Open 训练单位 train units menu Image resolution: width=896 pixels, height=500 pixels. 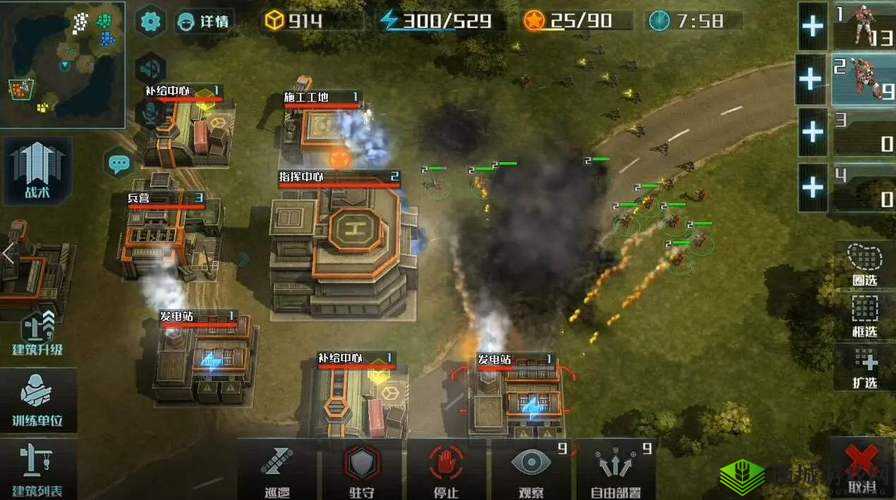tap(37, 400)
